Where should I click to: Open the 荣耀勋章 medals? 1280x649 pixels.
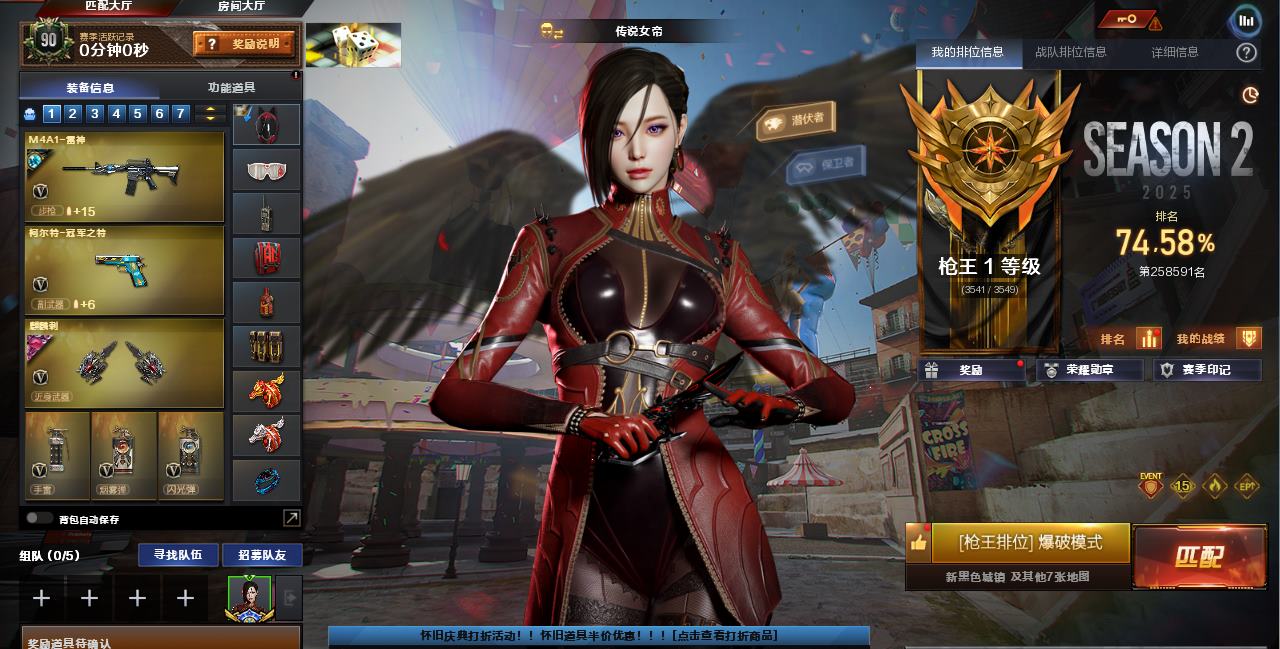point(1090,370)
